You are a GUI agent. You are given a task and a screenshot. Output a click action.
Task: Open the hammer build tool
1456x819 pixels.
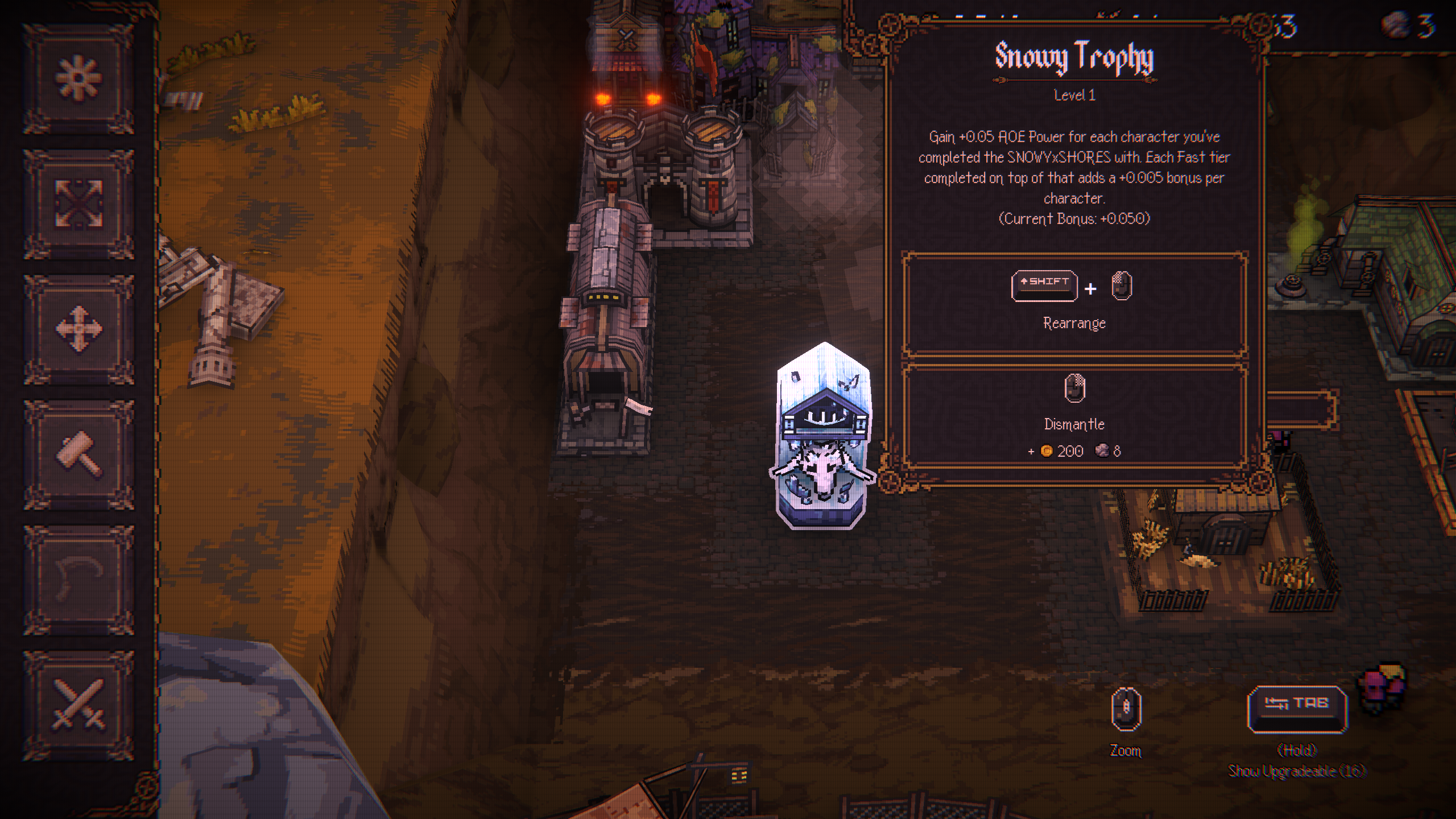78,454
